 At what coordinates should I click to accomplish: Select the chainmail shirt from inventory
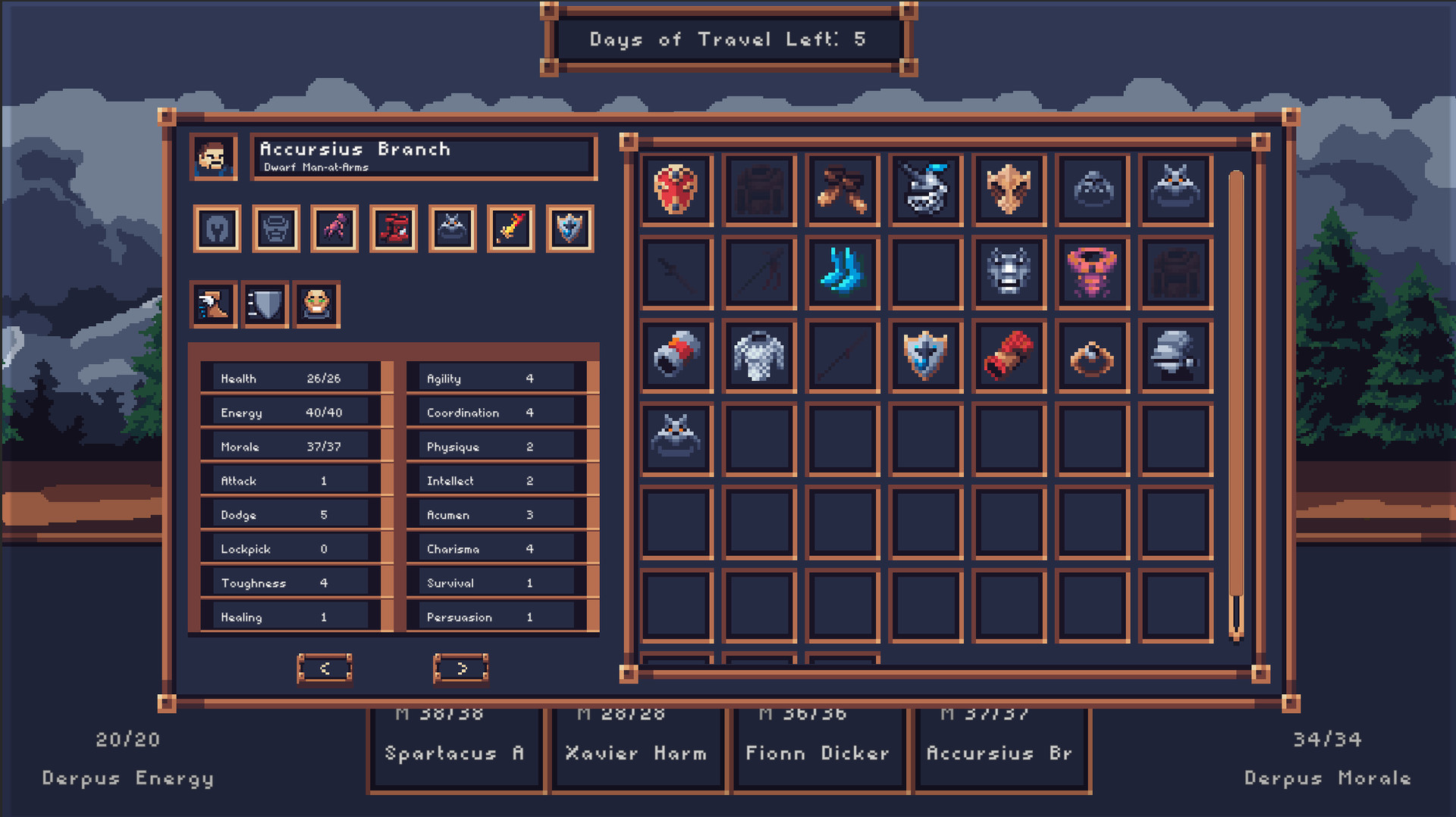[x=759, y=356]
